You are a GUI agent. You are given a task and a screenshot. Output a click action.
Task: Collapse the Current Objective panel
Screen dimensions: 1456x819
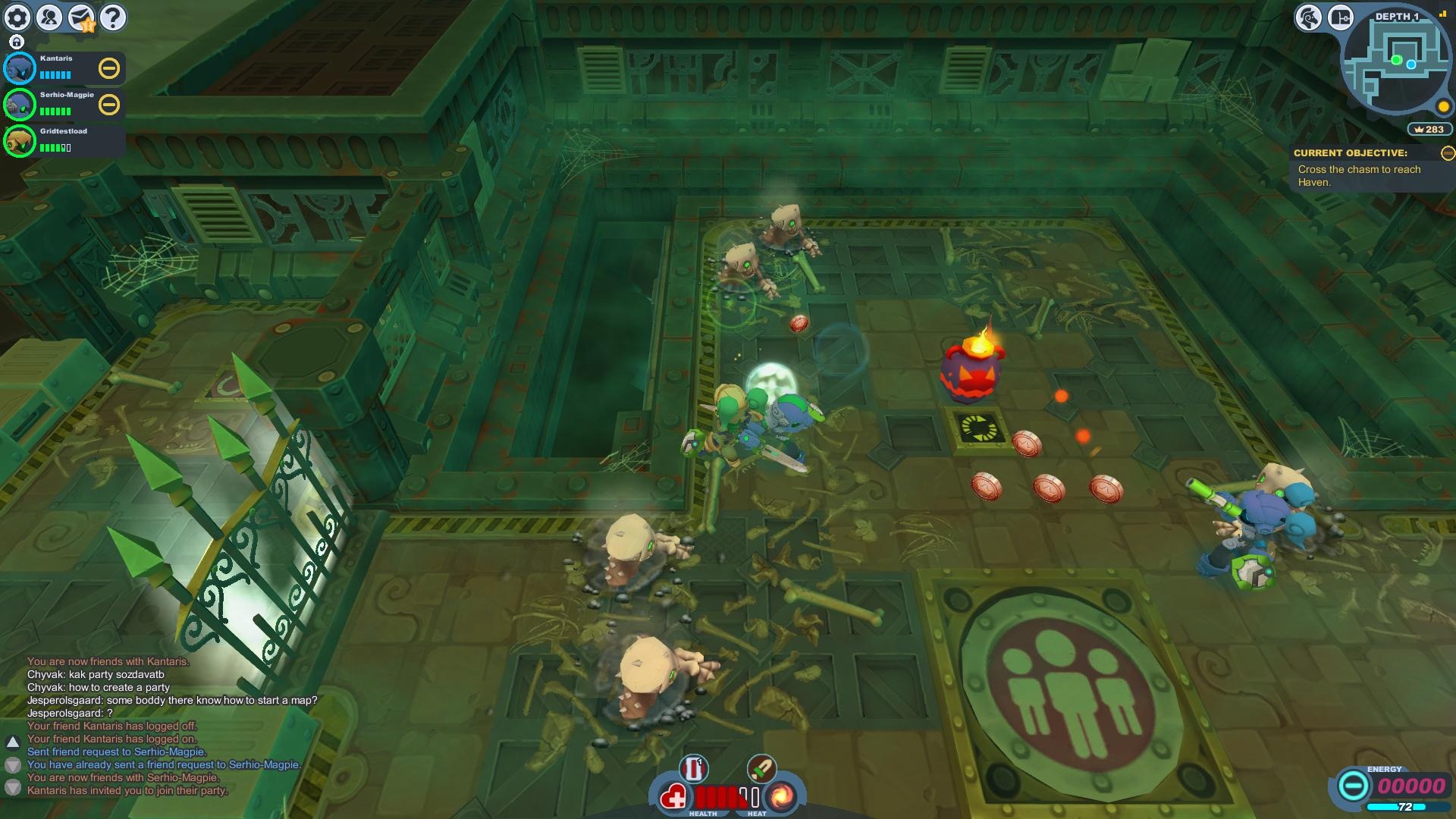point(1448,153)
